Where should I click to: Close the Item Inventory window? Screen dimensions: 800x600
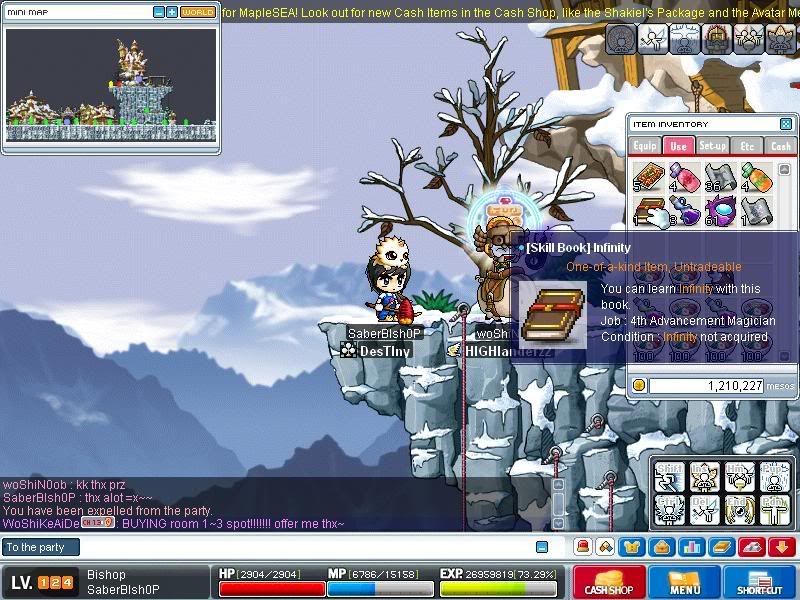pyautogui.click(x=785, y=124)
